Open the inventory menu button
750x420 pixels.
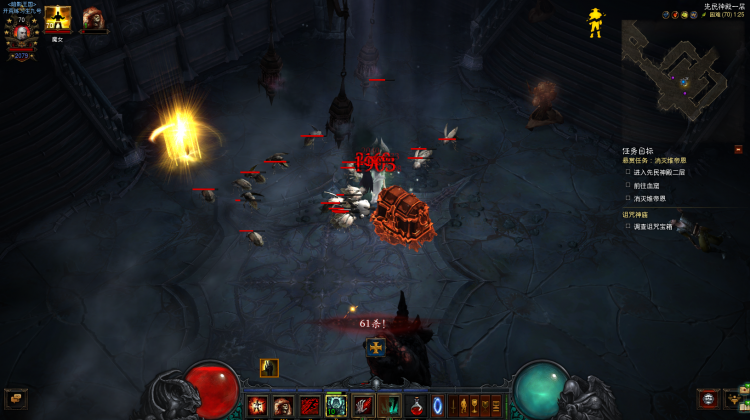[738, 398]
